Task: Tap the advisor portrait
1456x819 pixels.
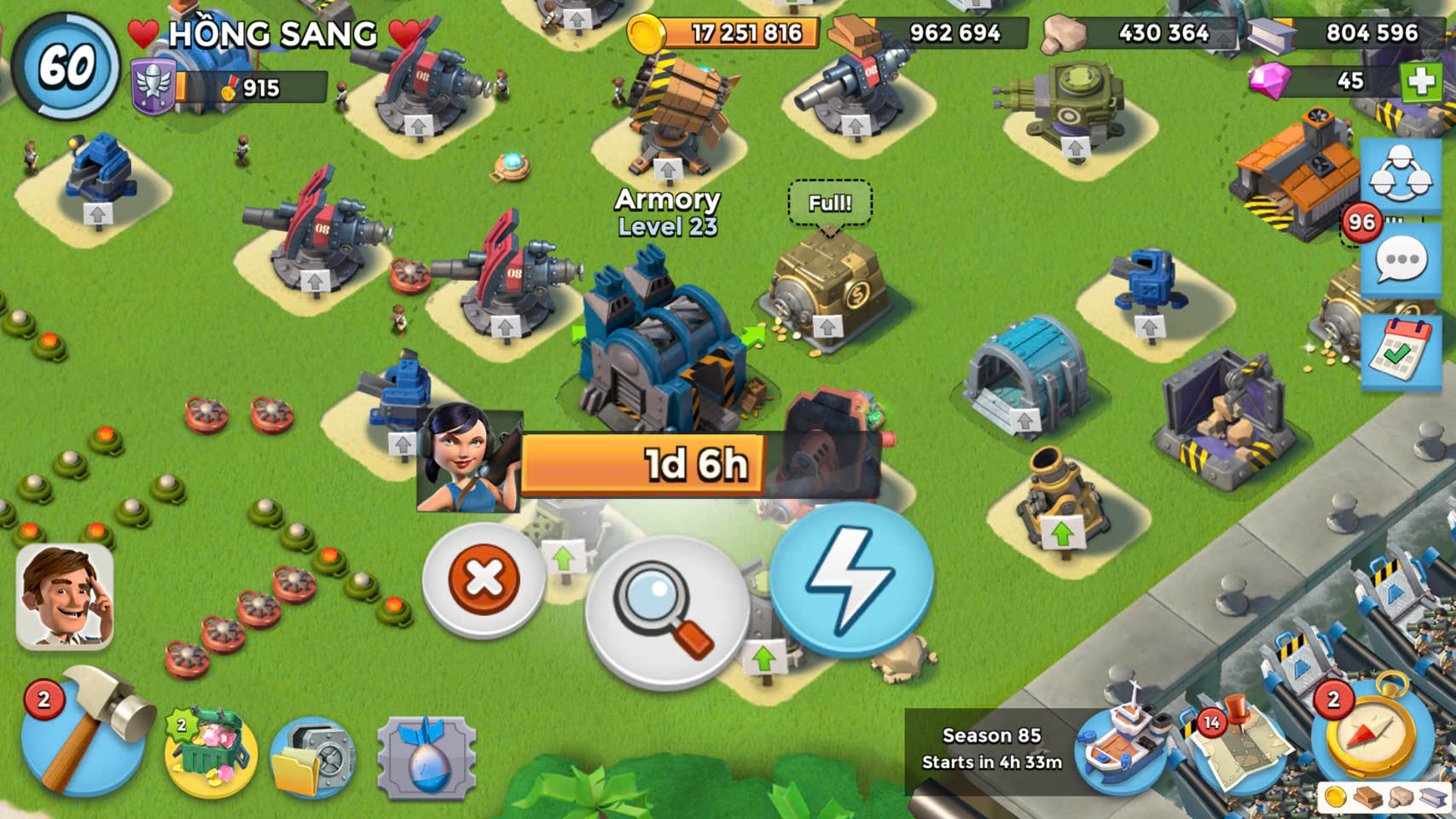Action: tap(65, 597)
